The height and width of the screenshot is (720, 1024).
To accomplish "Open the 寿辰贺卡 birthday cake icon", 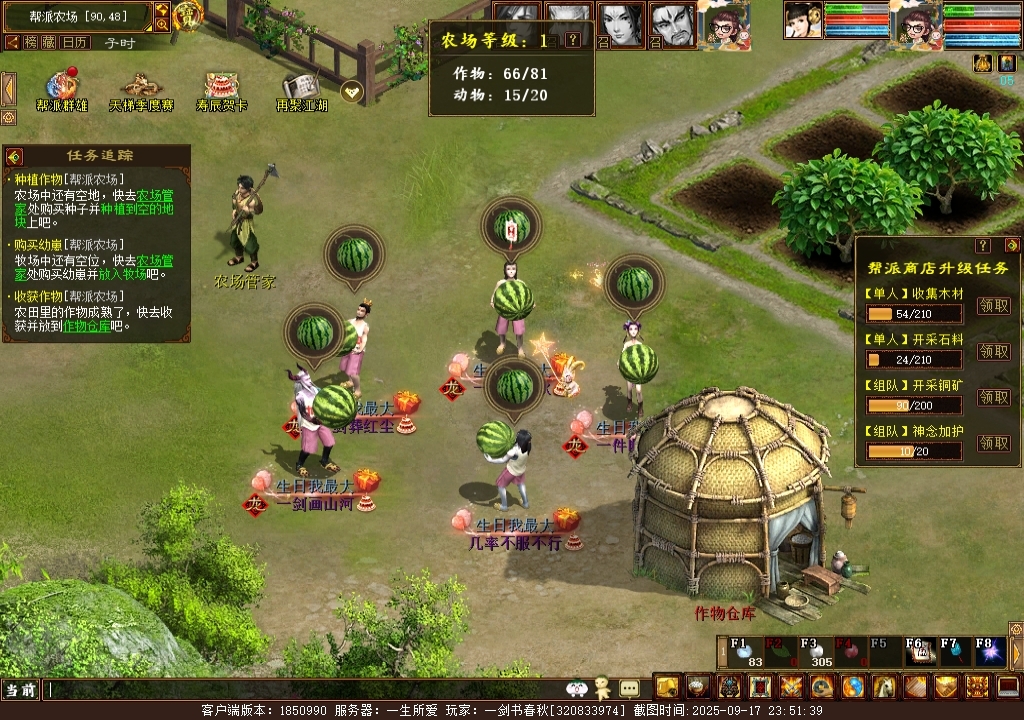I will pyautogui.click(x=221, y=87).
